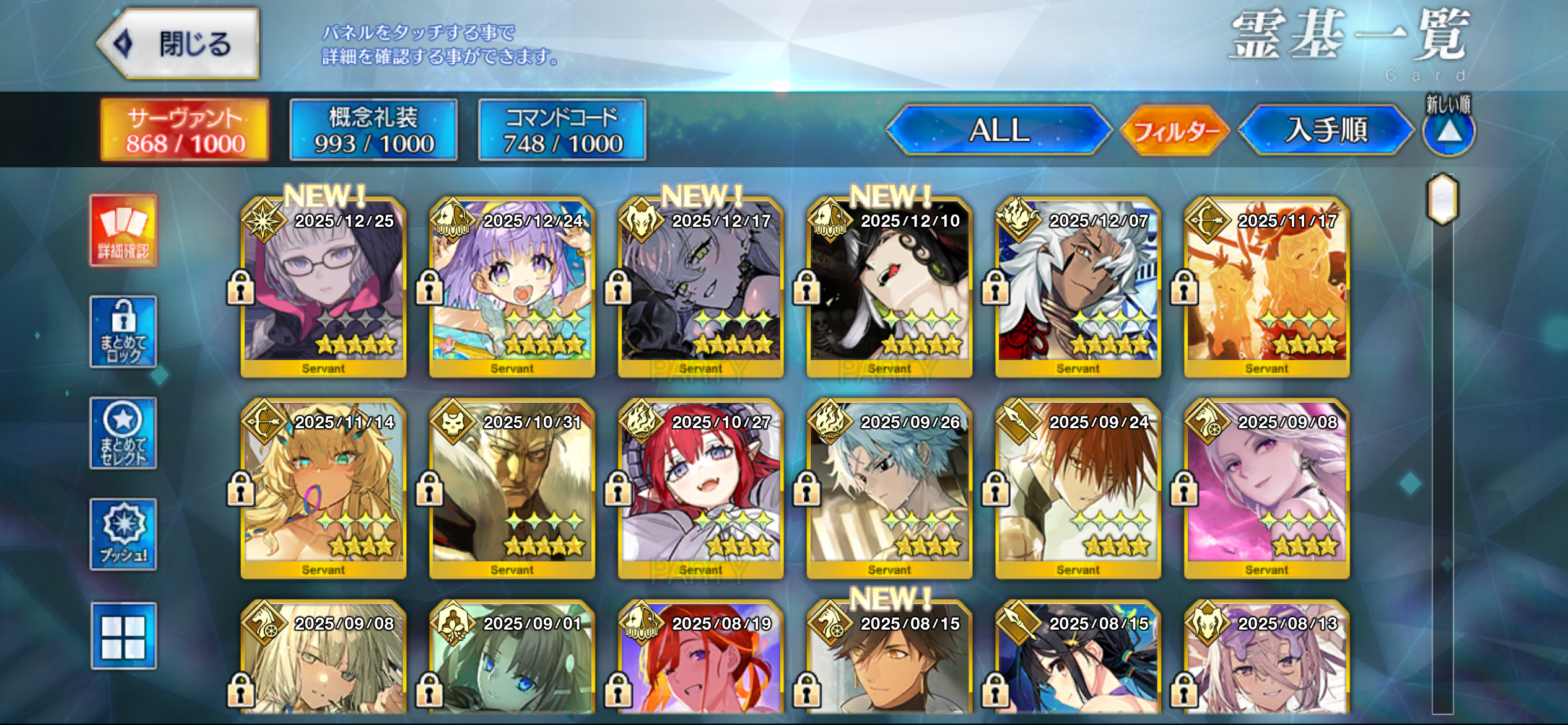Change sort order via 入手順 button
Viewport: 1568px width, 725px height.
point(1326,130)
